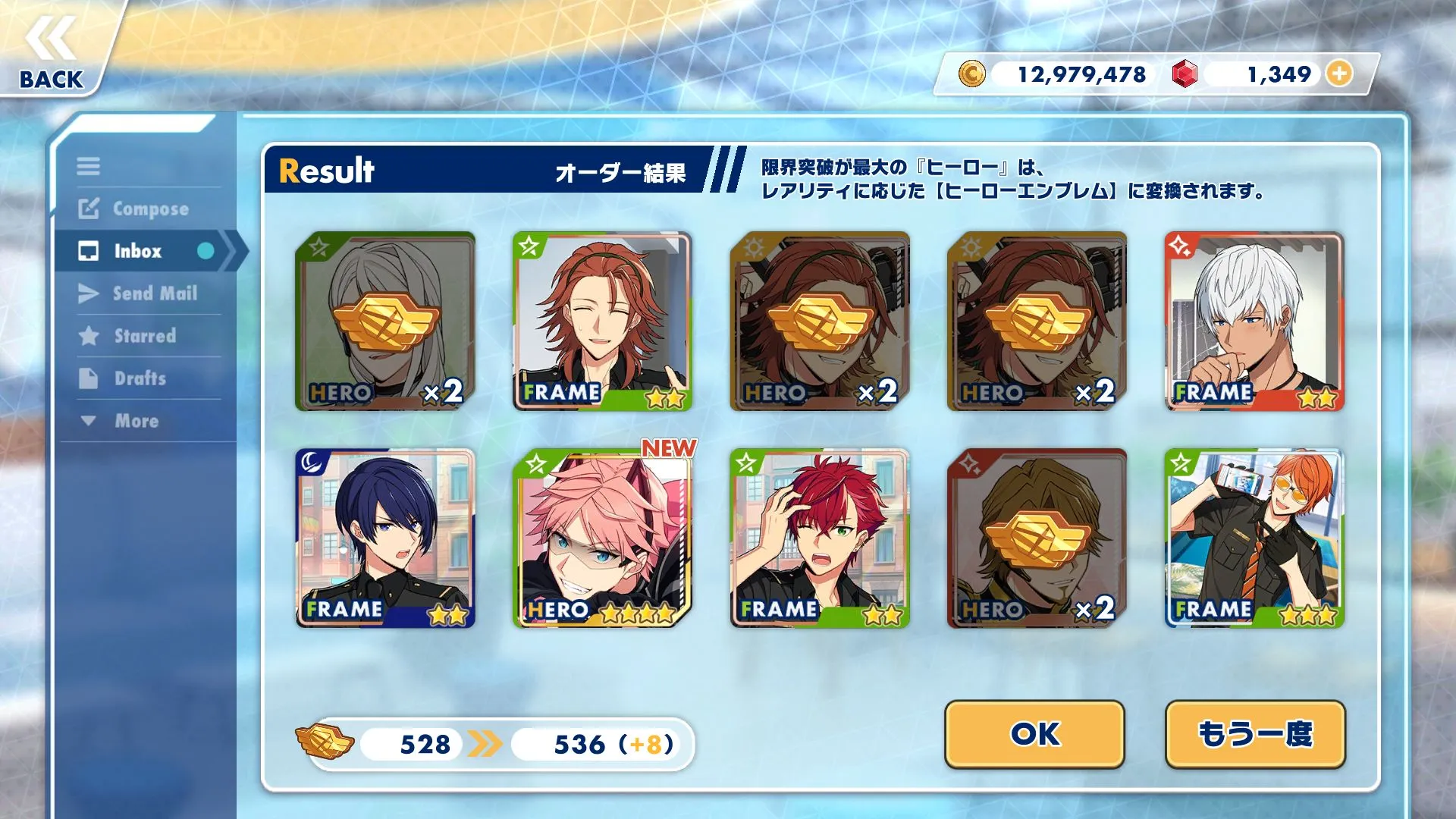The height and width of the screenshot is (819, 1456).
Task: Select the orange-haired three-star FRAME card
Action: coord(1254,538)
